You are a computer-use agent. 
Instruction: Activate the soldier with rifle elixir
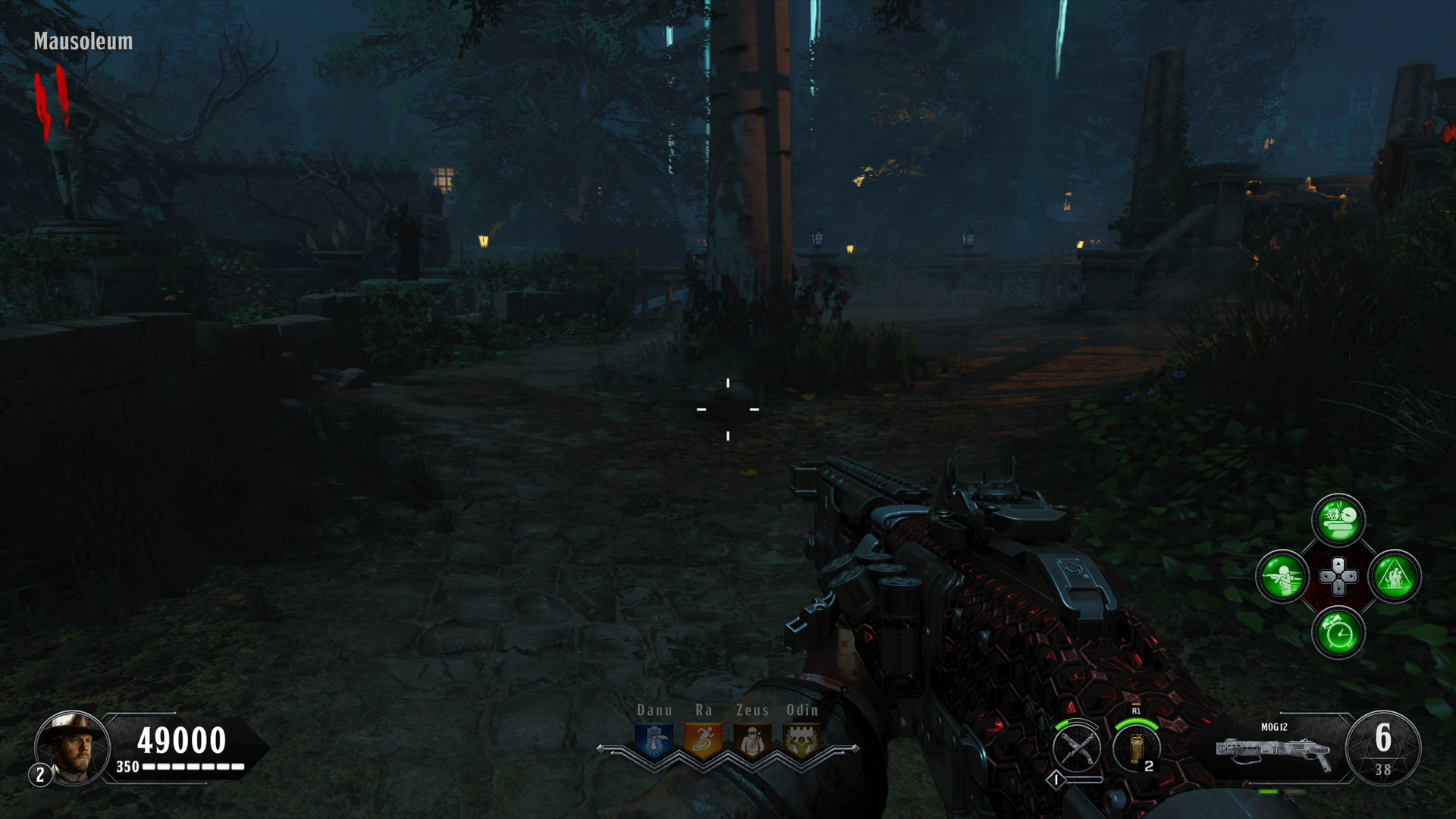1282,576
